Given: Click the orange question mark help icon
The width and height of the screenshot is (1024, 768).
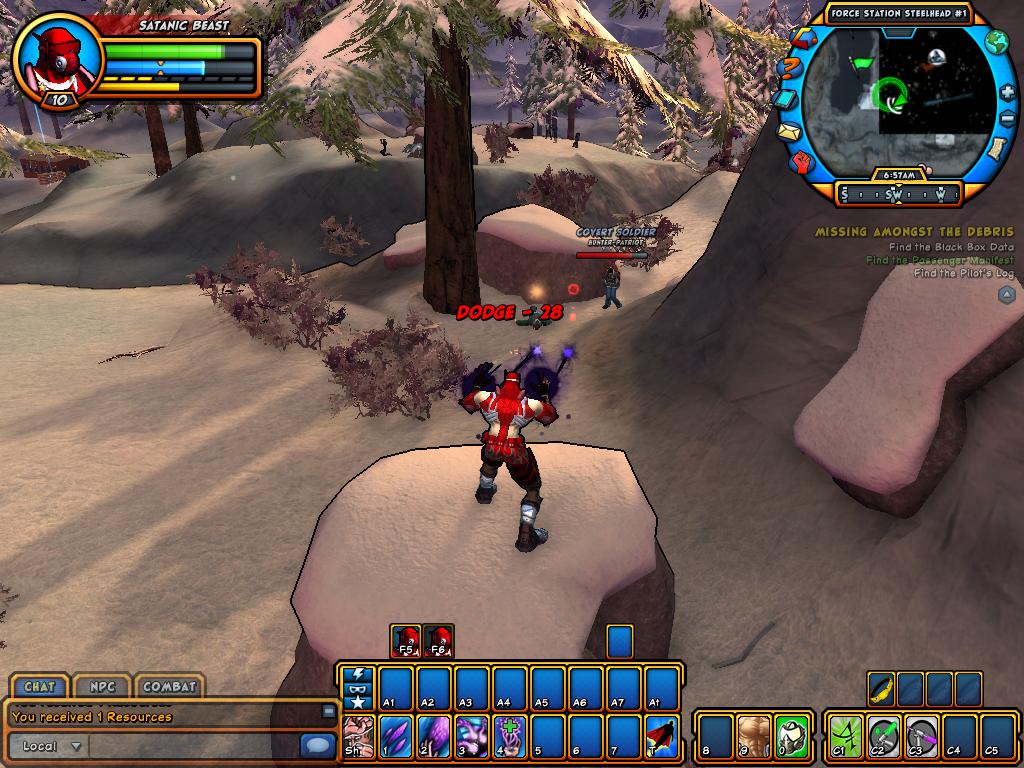Looking at the screenshot, I should coord(789,67).
